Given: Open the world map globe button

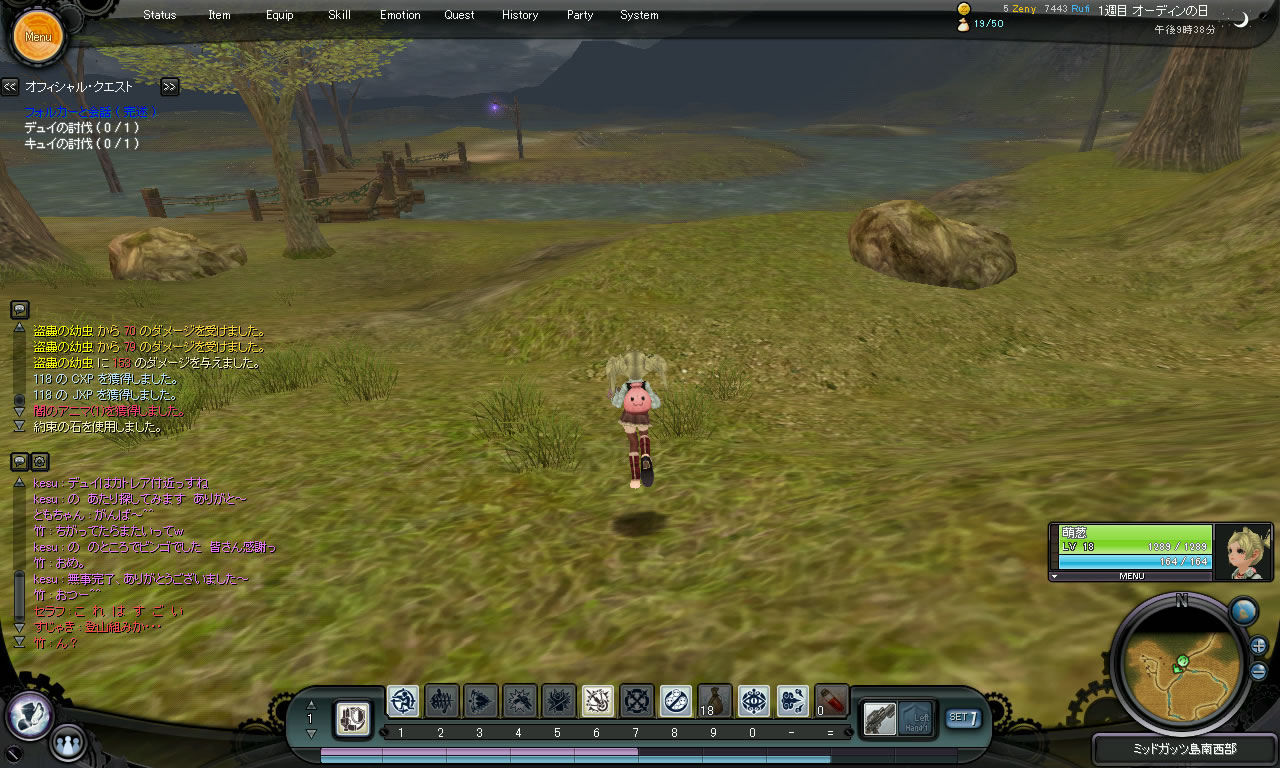Looking at the screenshot, I should 1243,611.
